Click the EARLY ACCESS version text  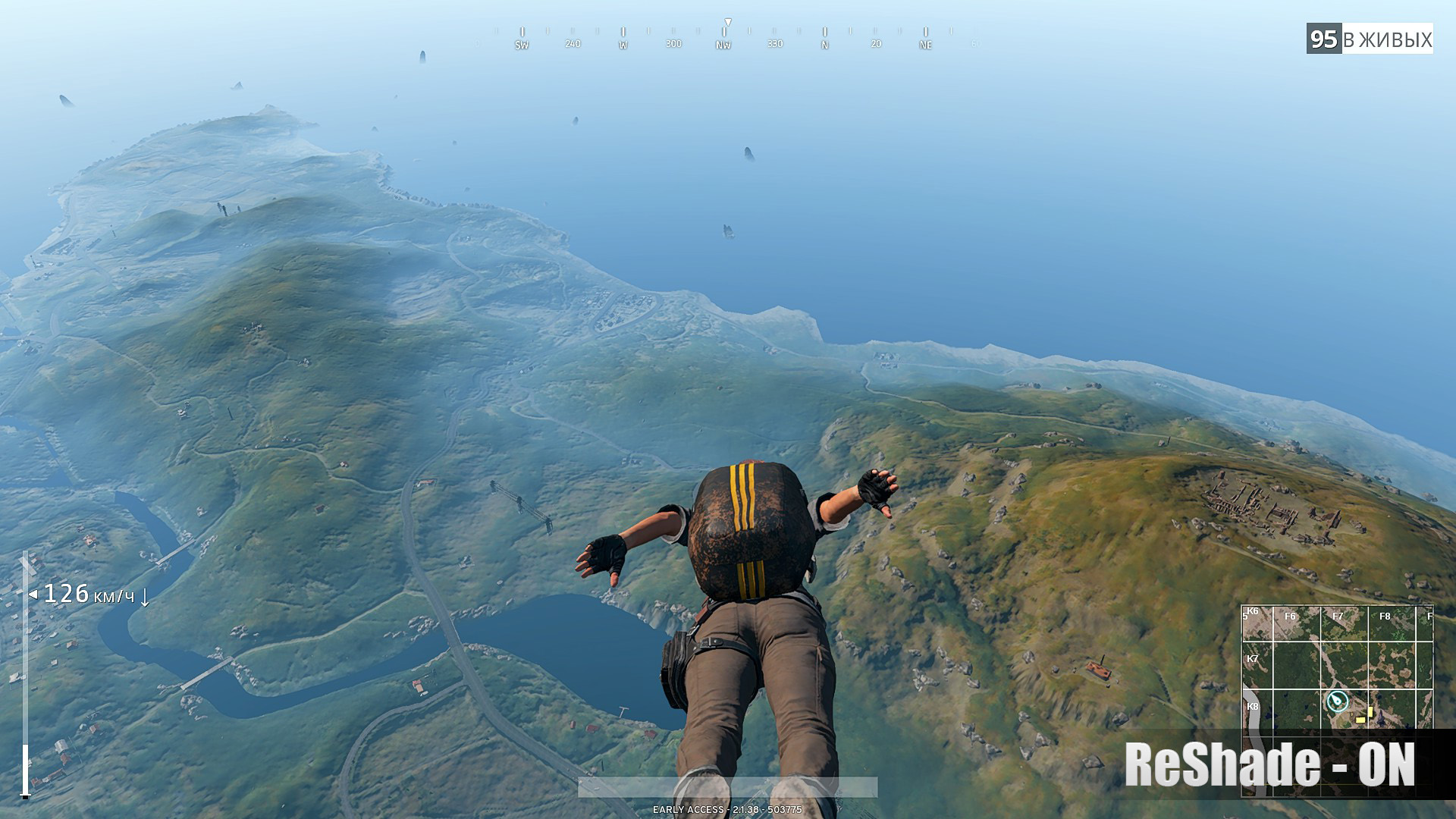click(x=726, y=810)
